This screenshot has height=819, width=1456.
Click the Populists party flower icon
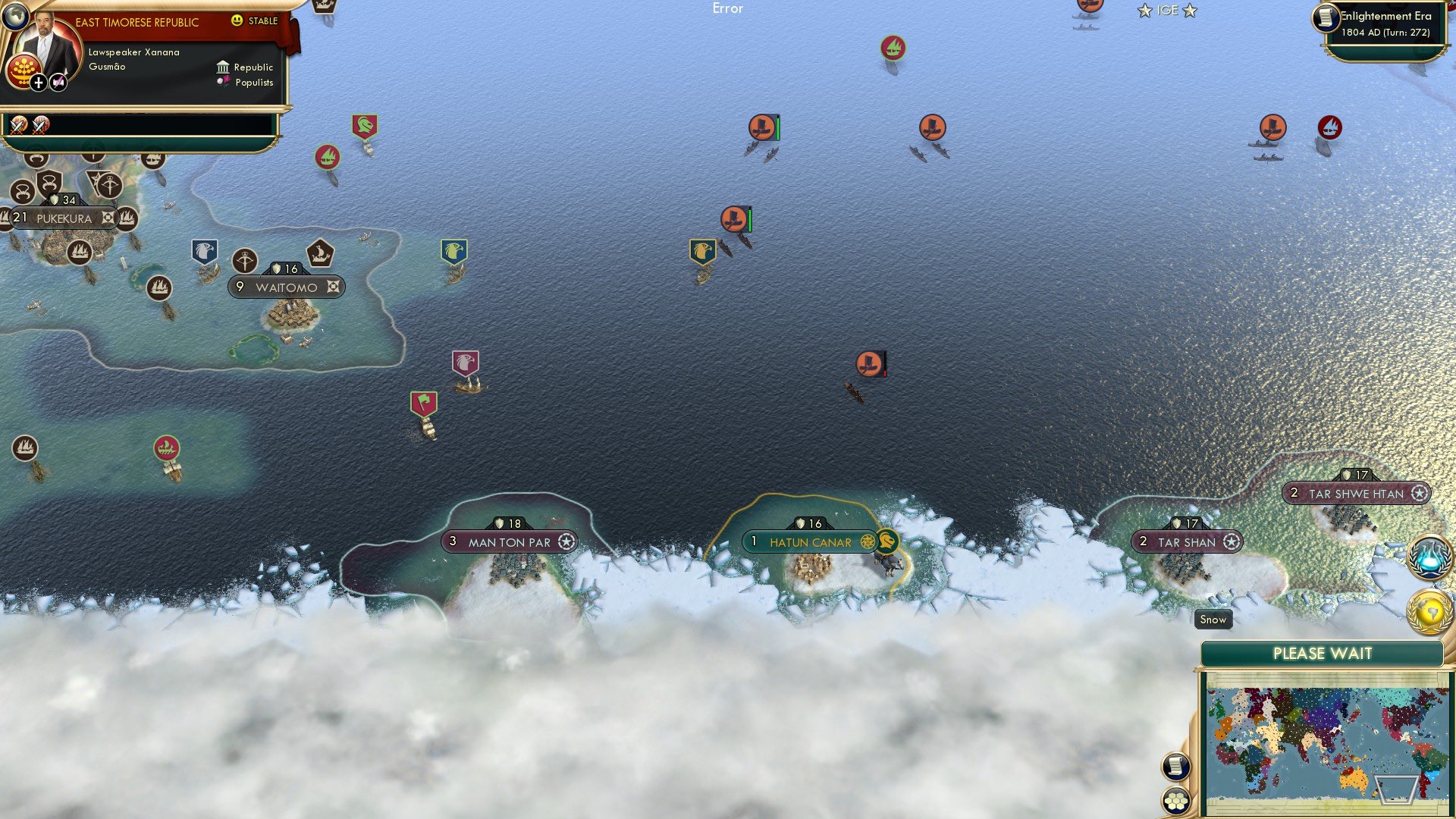[x=223, y=81]
